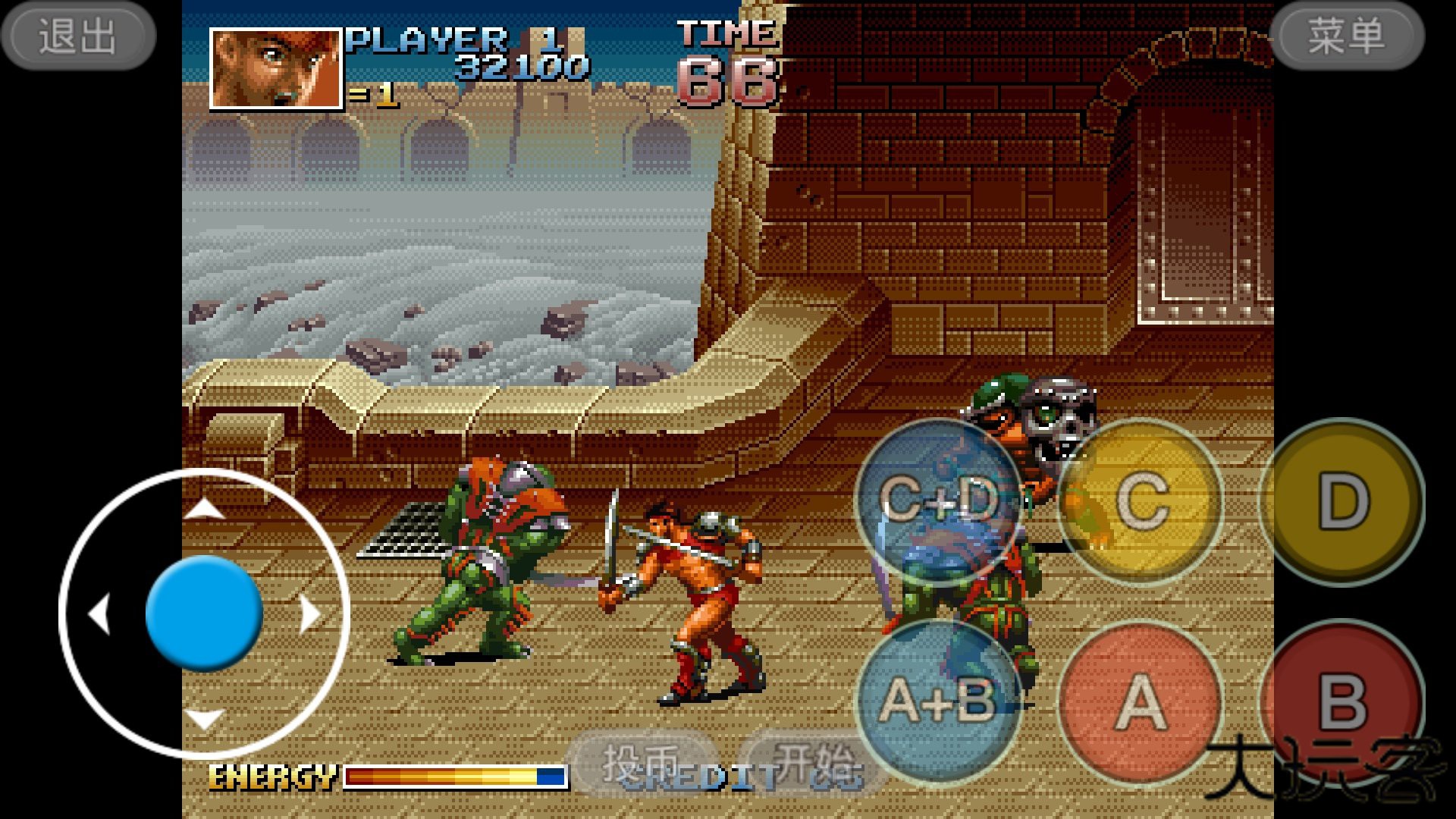The height and width of the screenshot is (819, 1456).
Task: Tap the yellow C button
Action: tap(1141, 501)
